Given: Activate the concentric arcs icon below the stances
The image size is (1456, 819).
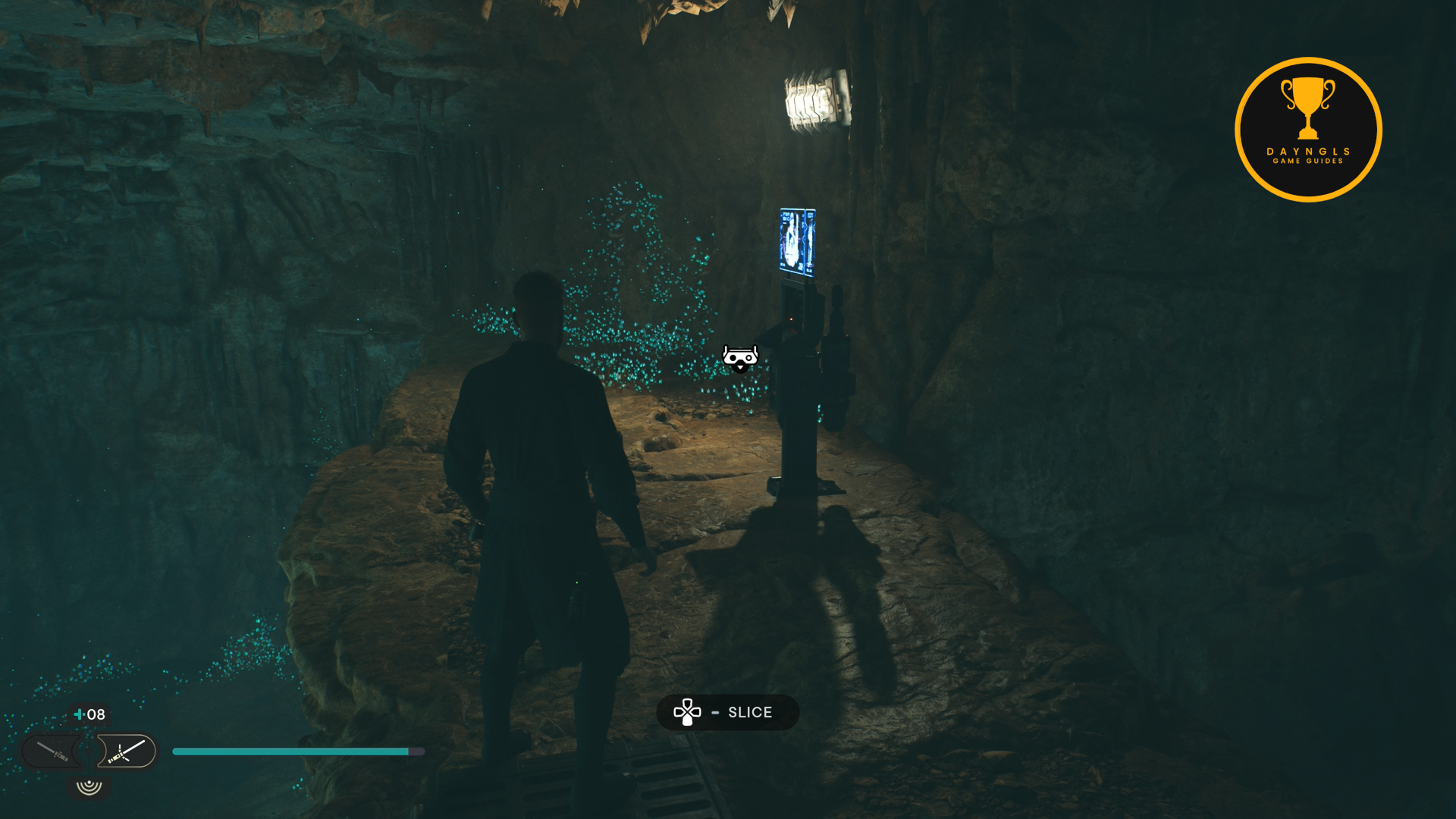Looking at the screenshot, I should (89, 786).
